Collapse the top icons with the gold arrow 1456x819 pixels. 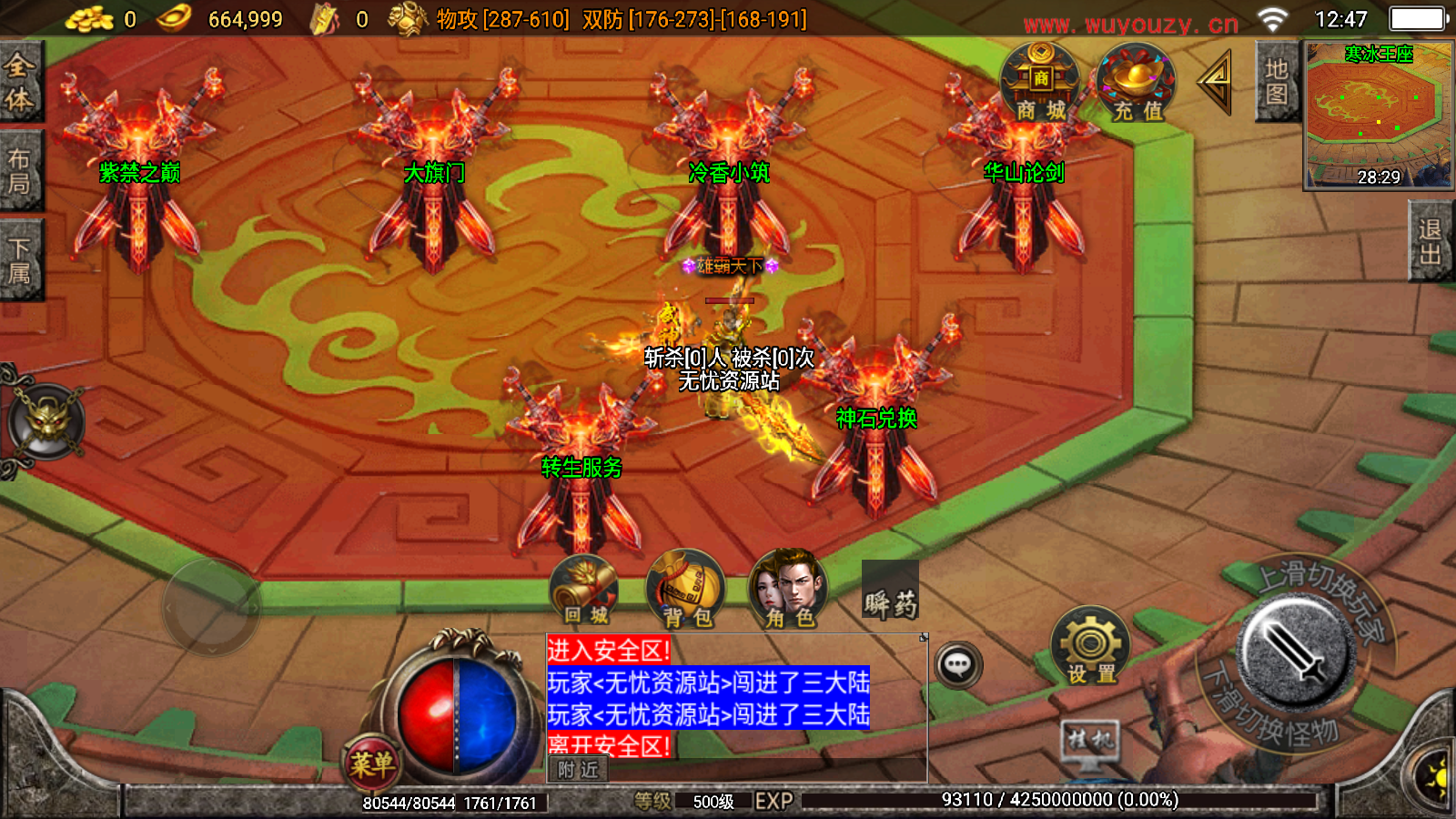[x=1216, y=82]
